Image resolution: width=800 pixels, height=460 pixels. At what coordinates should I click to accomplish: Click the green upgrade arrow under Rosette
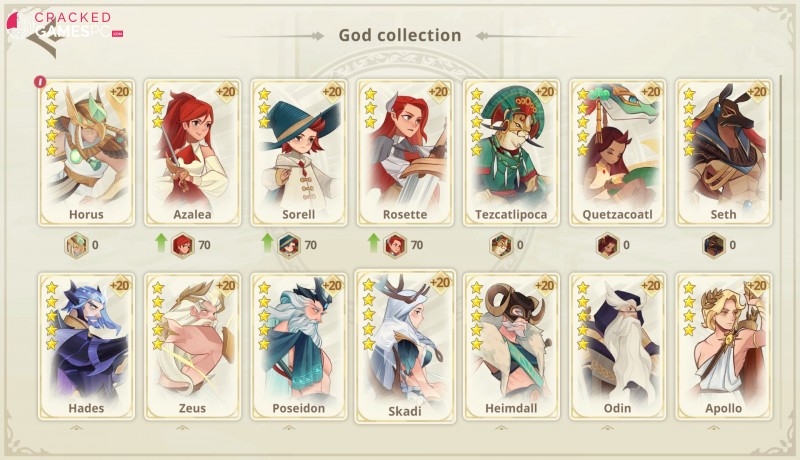373,243
